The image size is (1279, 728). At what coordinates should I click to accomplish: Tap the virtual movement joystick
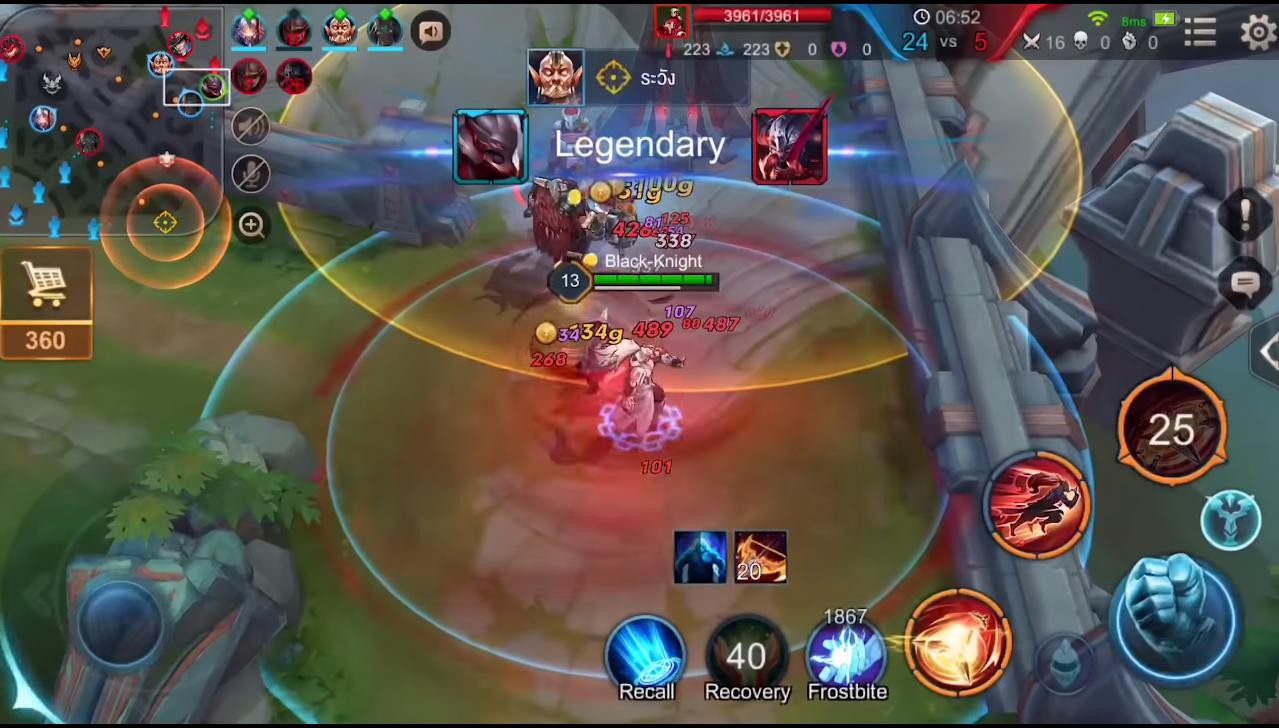pos(120,622)
